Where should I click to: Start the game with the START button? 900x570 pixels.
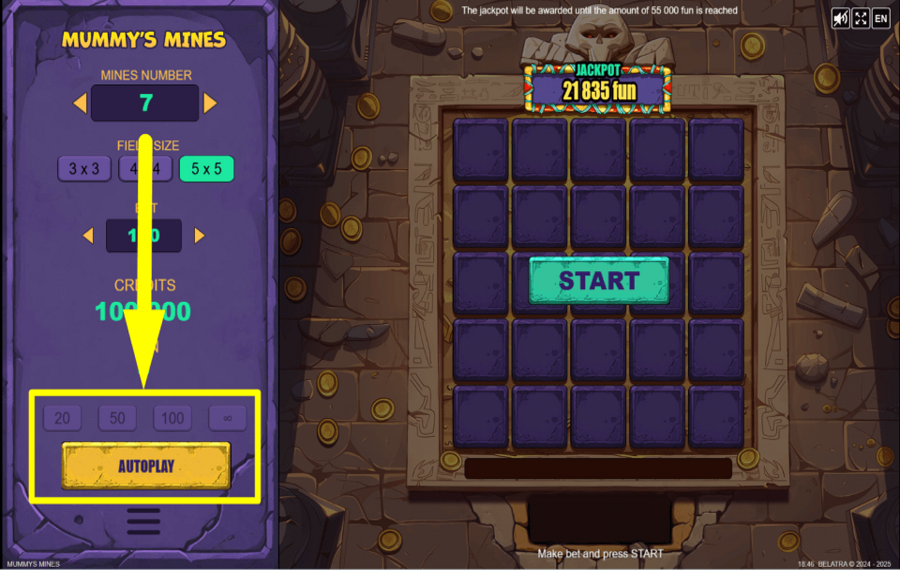[598, 281]
